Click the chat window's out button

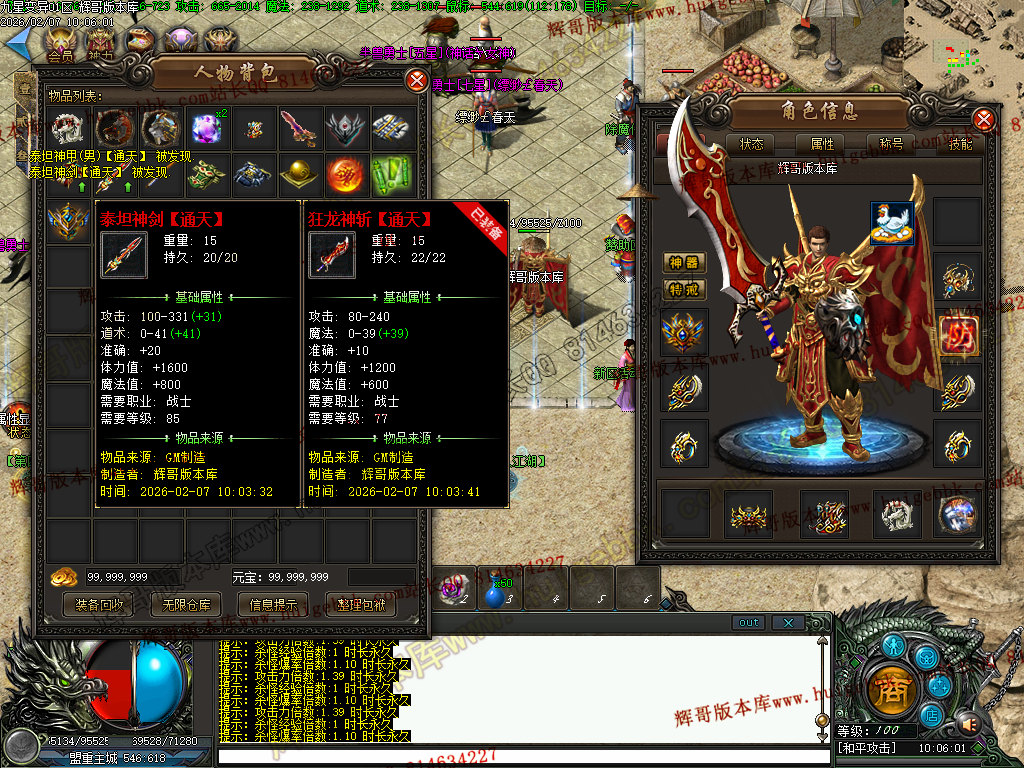click(749, 623)
